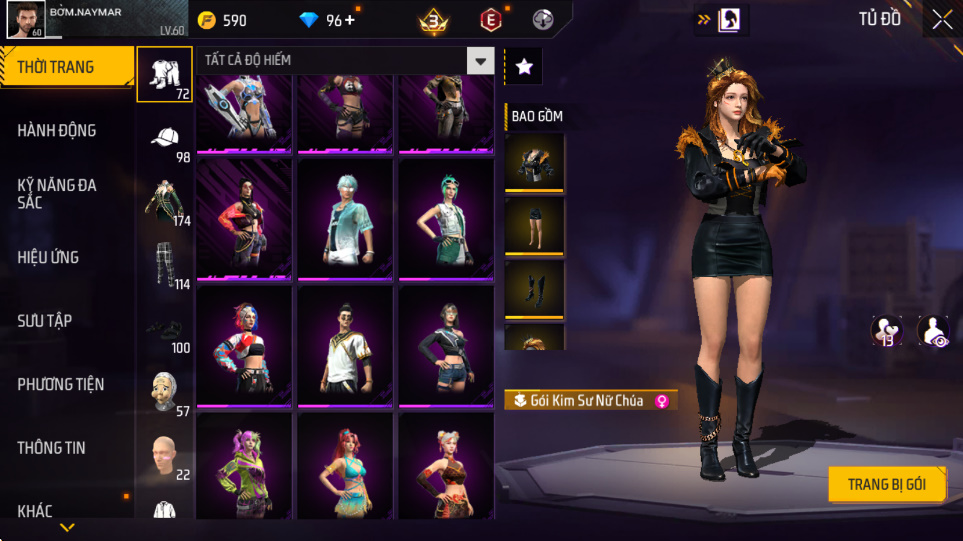Viewport: 963px width, 541px height.
Task: Open the Thông Tin tab
Action: [51, 447]
